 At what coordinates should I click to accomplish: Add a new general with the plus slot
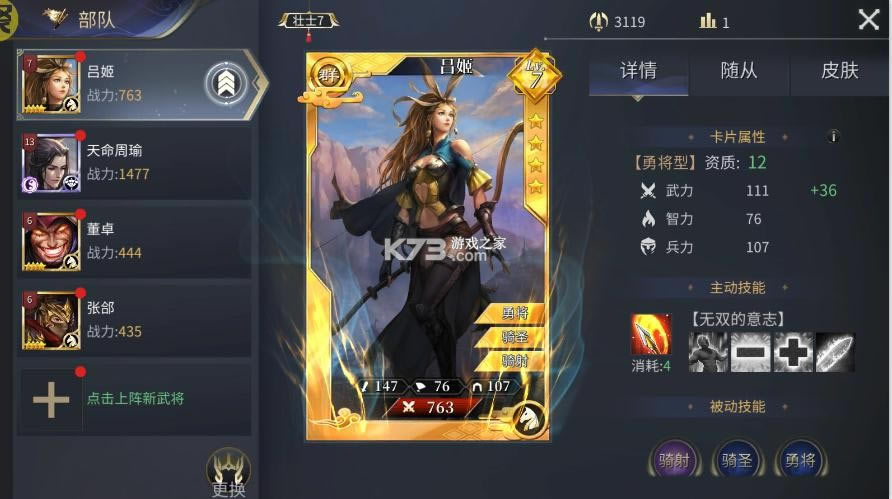(x=51, y=399)
